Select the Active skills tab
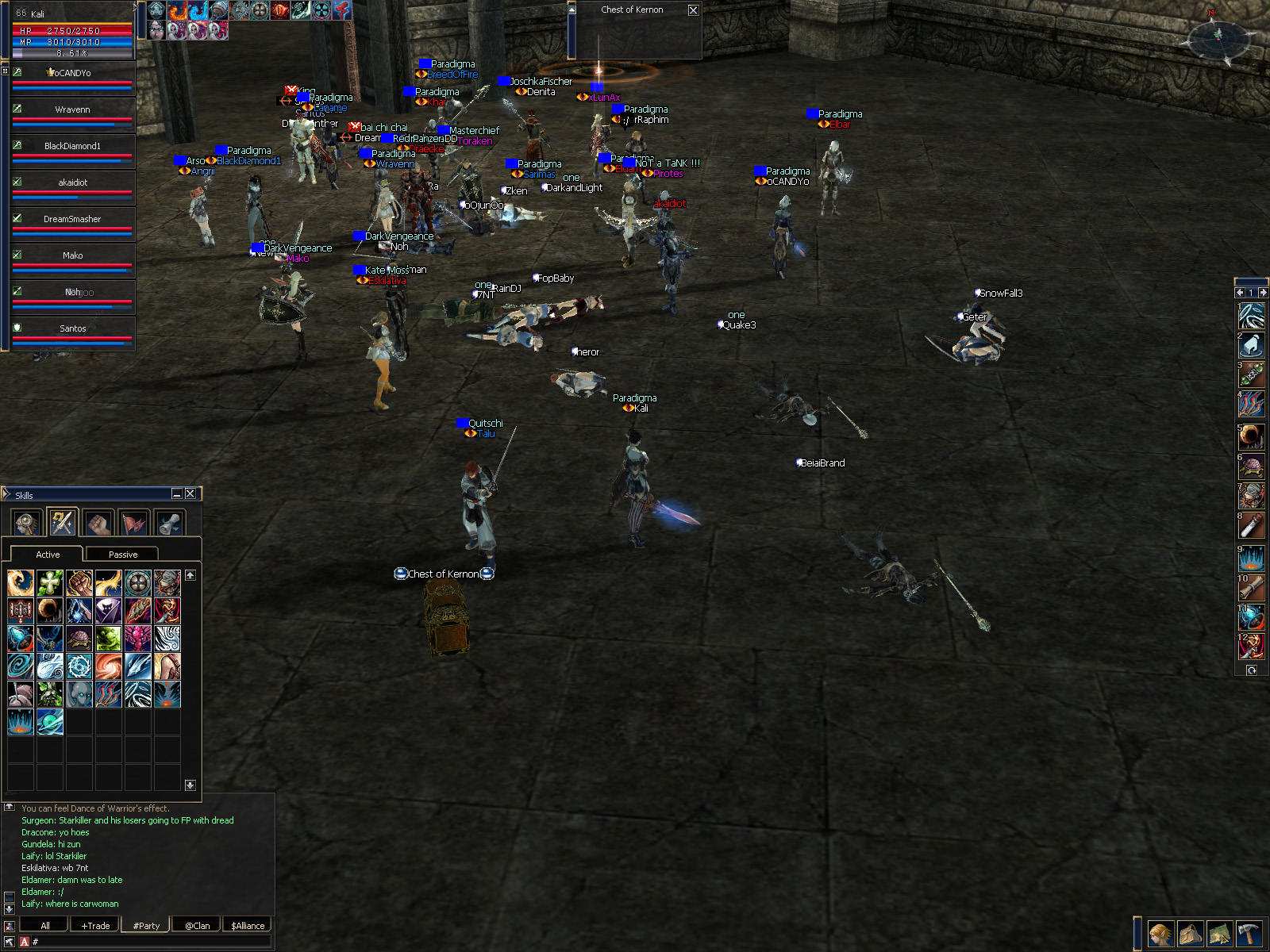 (48, 555)
